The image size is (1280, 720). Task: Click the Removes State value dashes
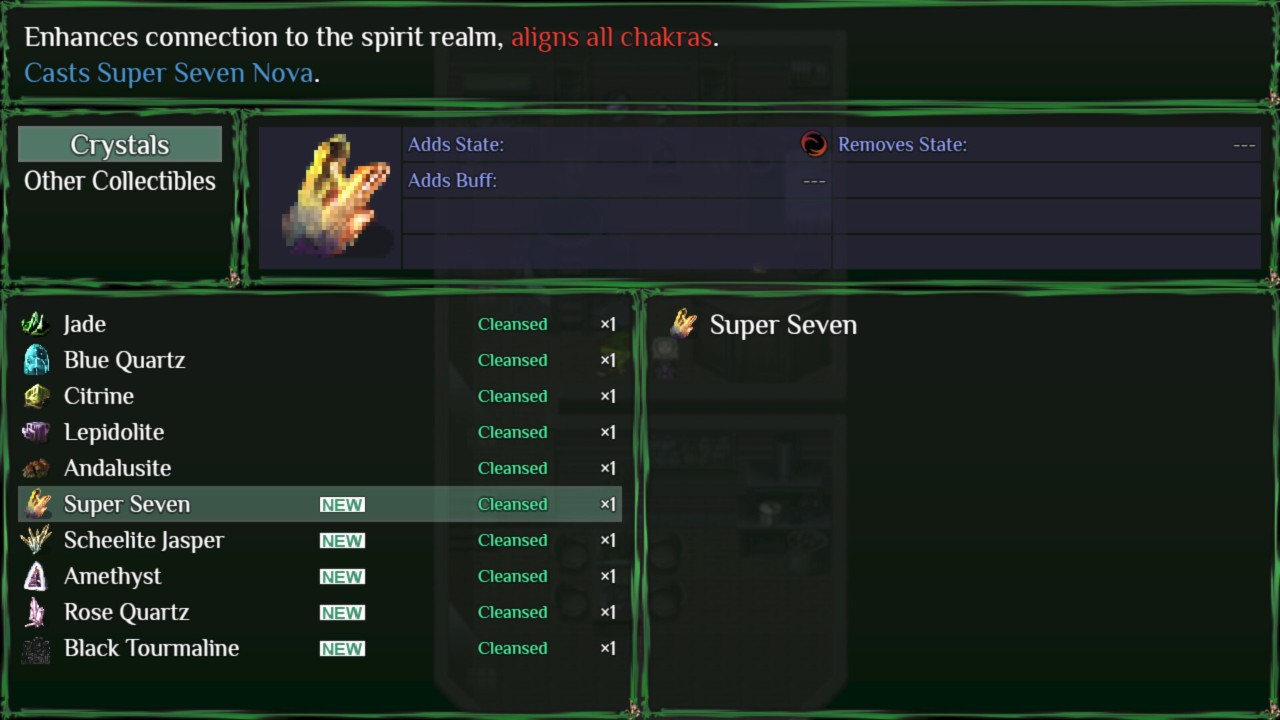1244,144
